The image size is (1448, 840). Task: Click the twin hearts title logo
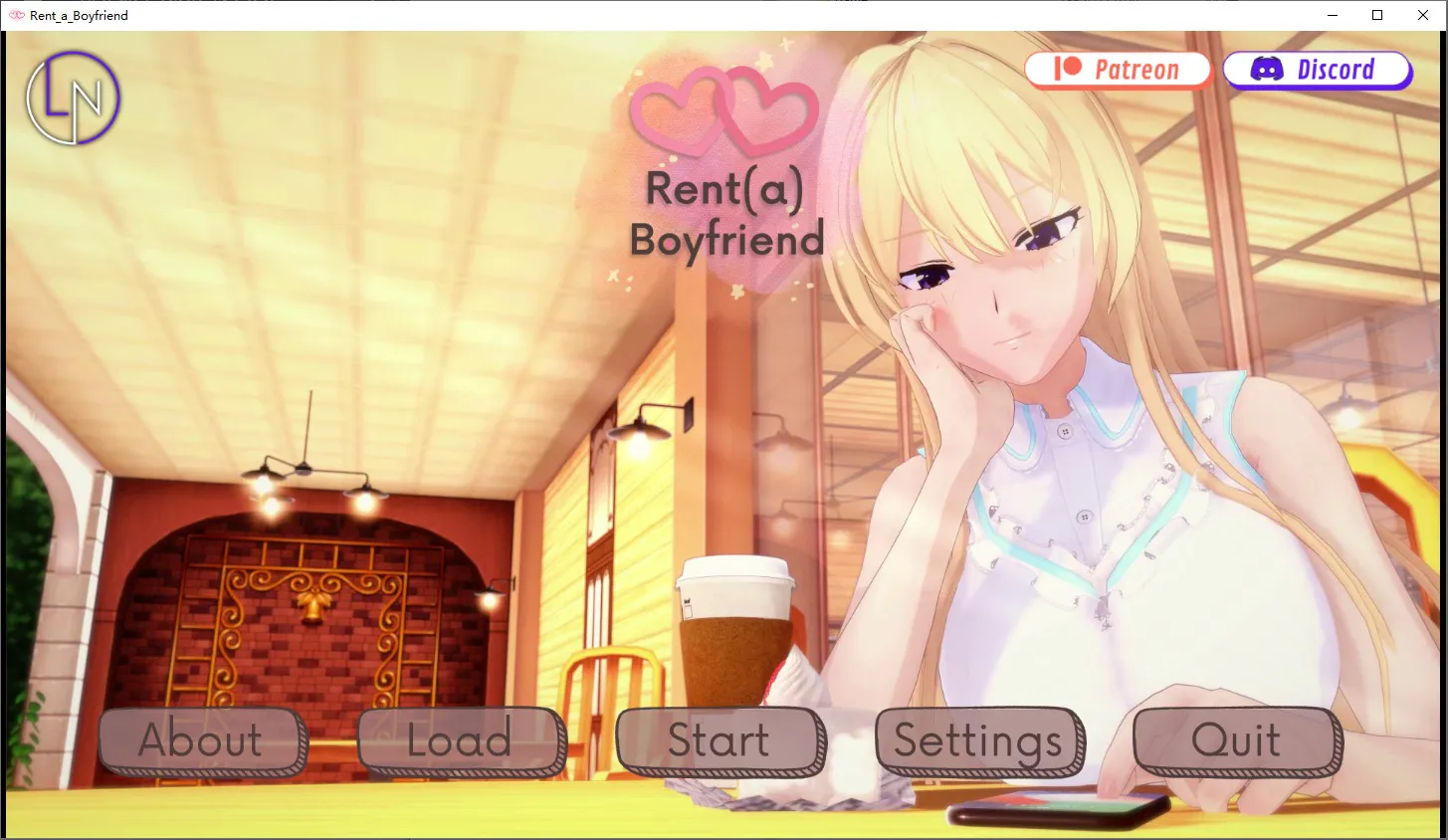[724, 109]
